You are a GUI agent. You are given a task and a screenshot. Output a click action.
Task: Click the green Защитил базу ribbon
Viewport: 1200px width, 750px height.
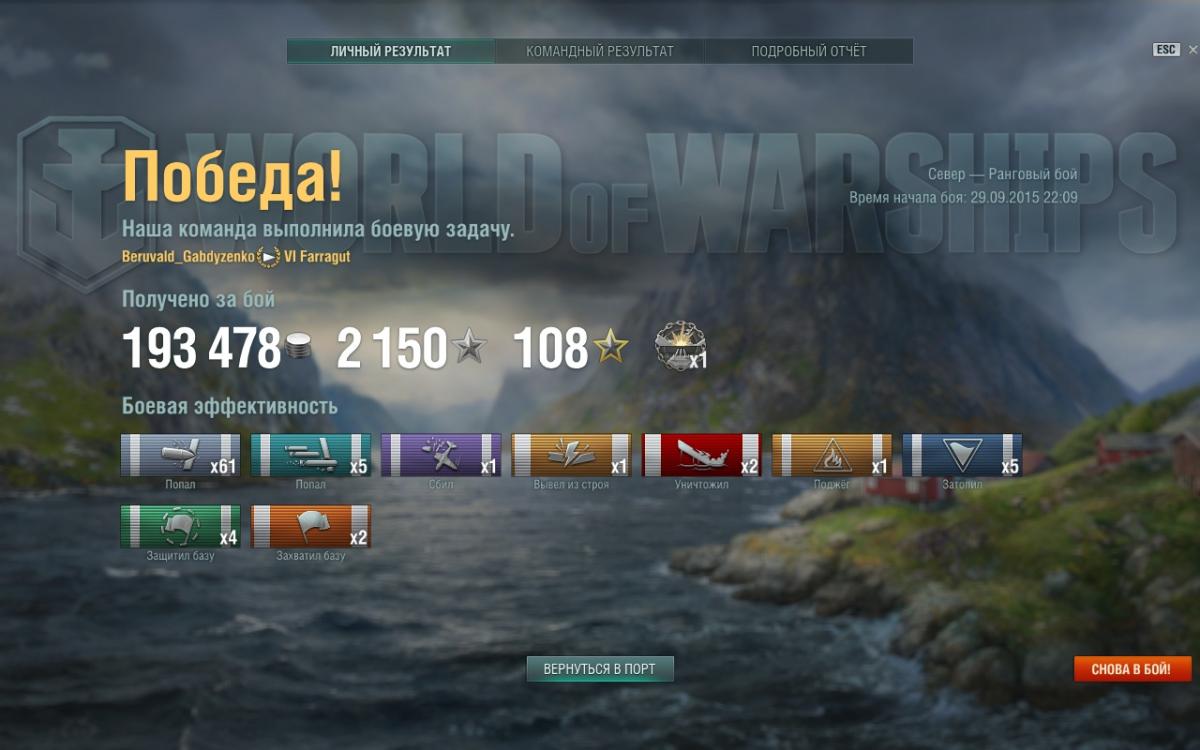point(181,526)
